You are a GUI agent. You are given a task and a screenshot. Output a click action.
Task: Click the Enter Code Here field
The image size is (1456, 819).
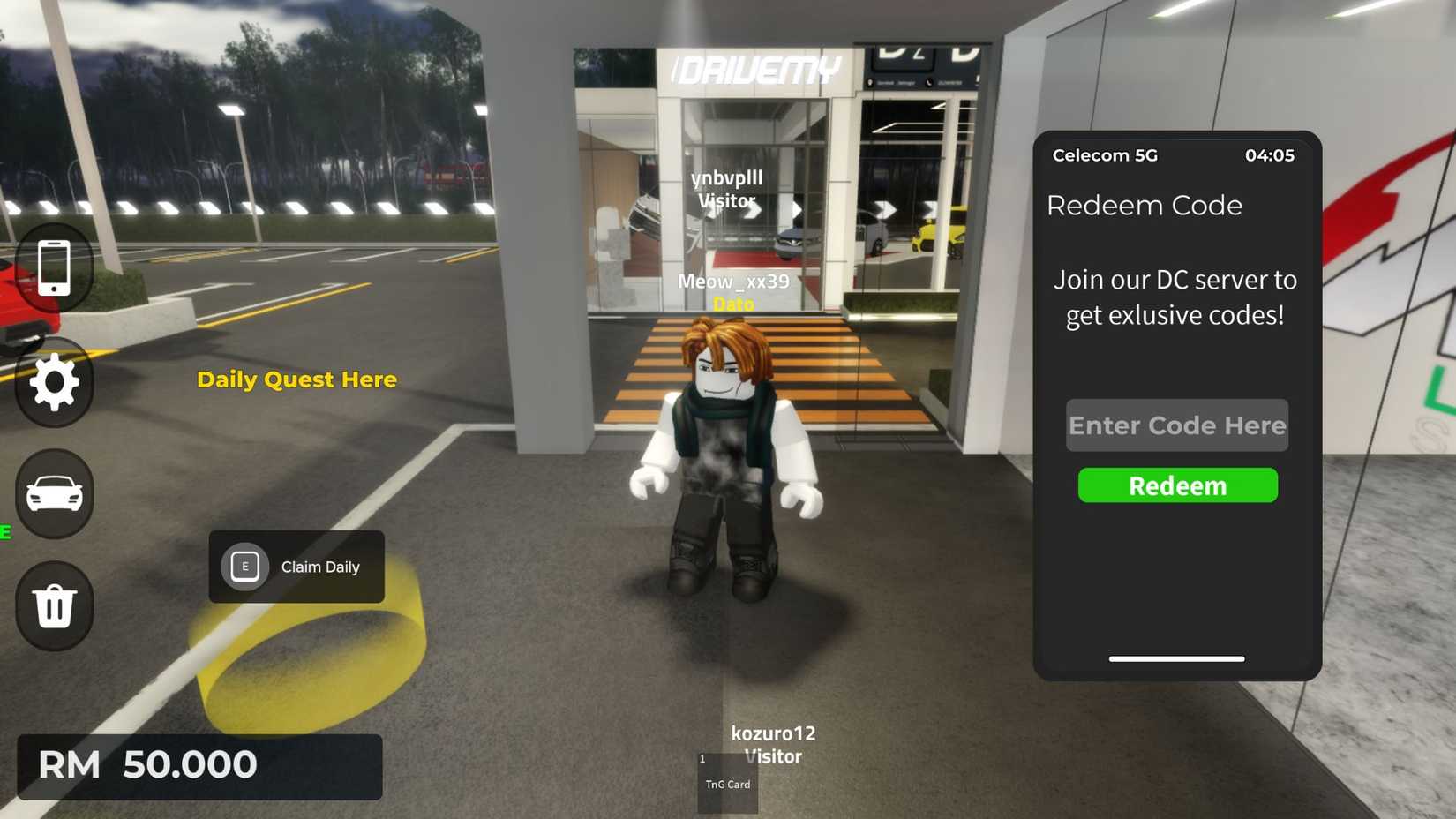coord(1176,425)
